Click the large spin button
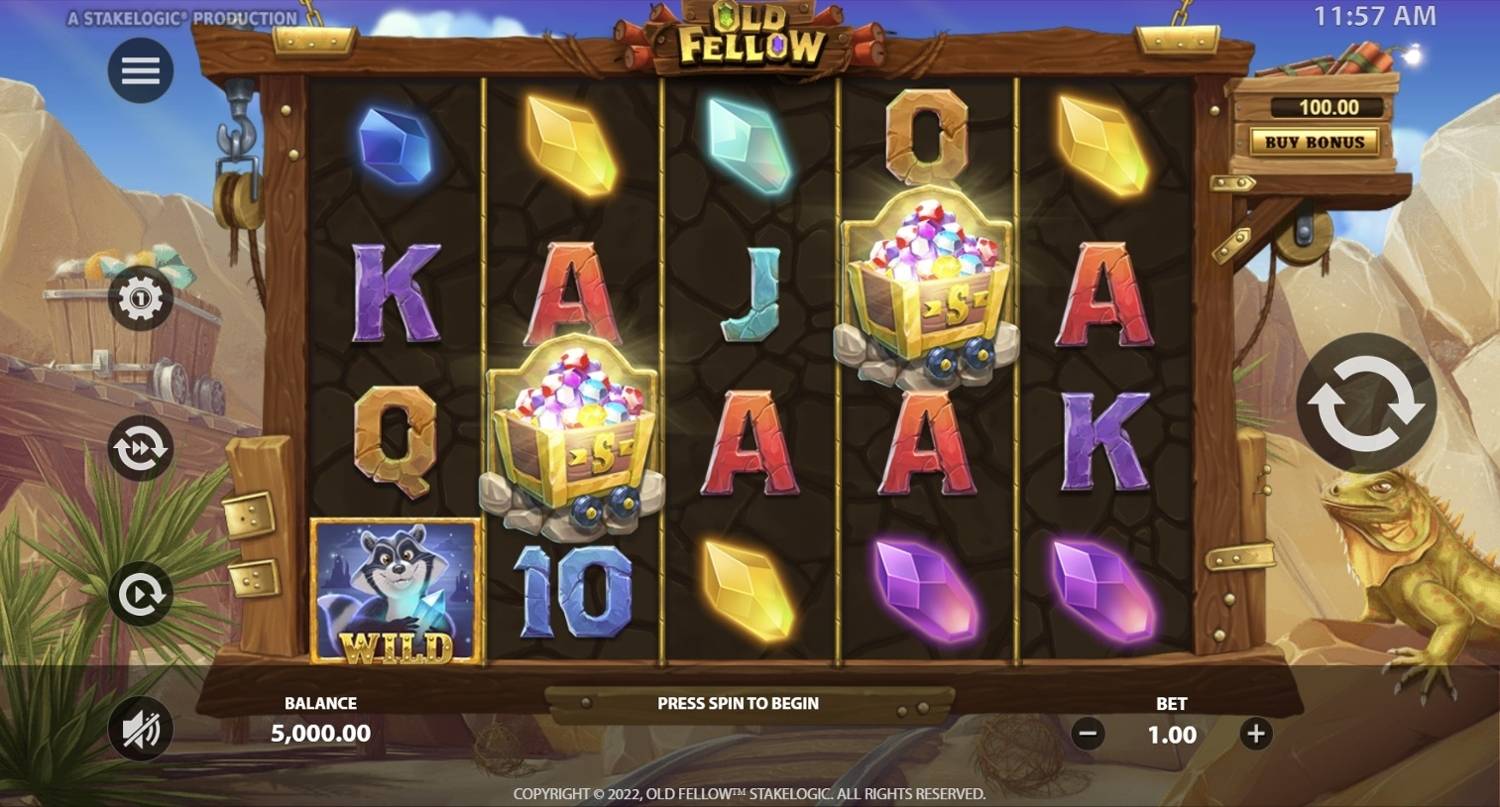The image size is (1500, 807). (1366, 403)
